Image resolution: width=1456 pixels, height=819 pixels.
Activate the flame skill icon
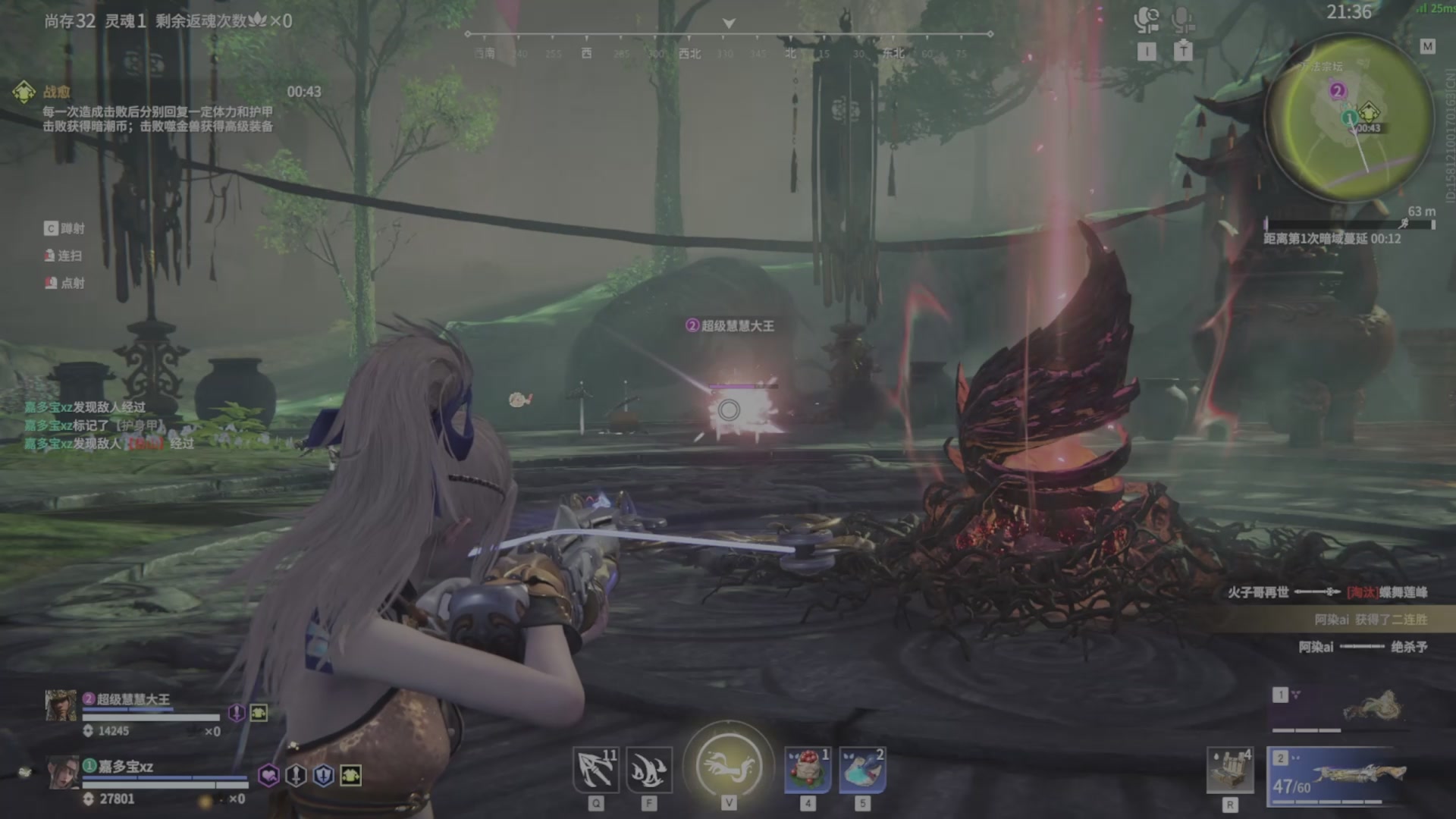[649, 770]
